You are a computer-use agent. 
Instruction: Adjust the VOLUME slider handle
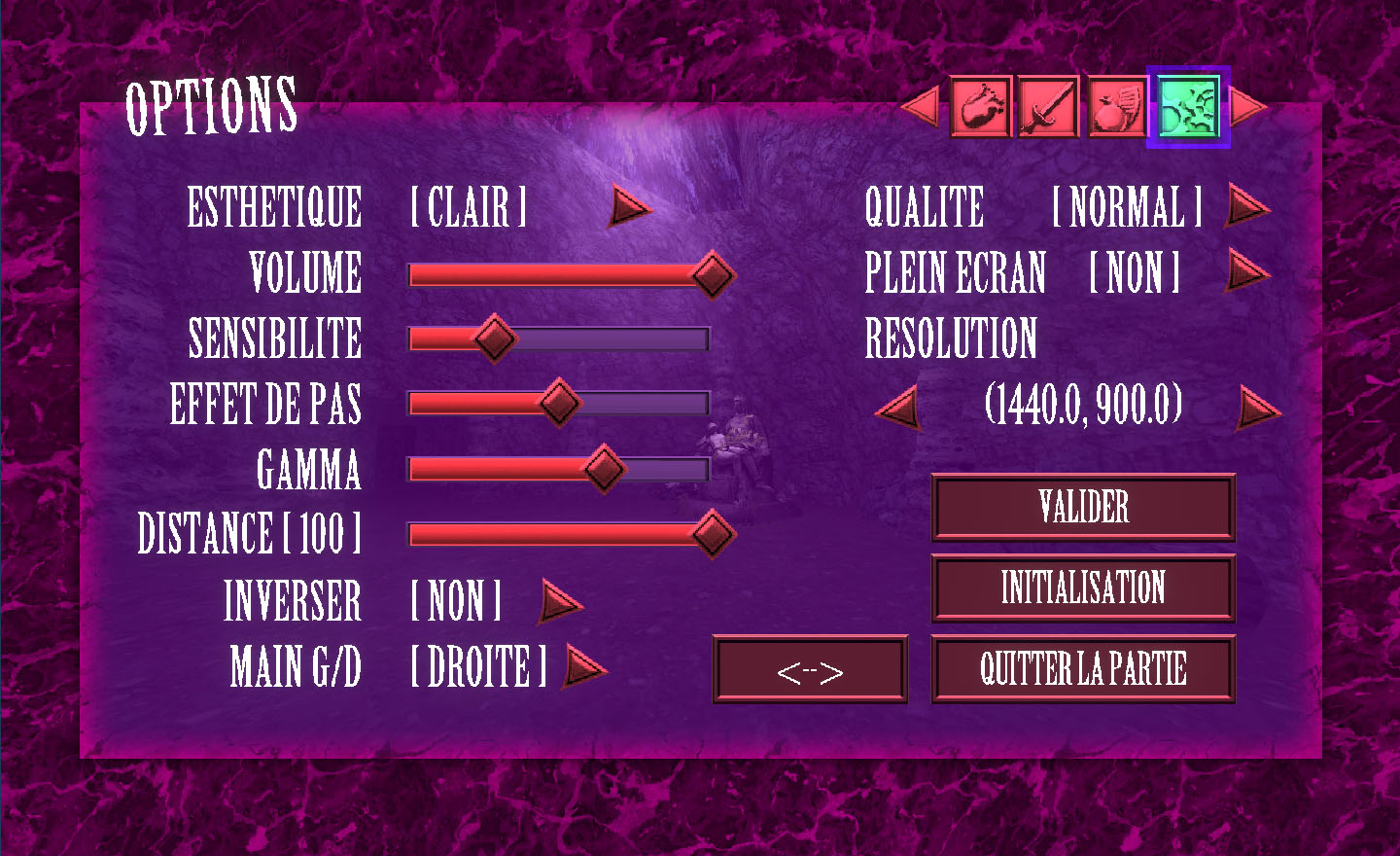(x=712, y=274)
